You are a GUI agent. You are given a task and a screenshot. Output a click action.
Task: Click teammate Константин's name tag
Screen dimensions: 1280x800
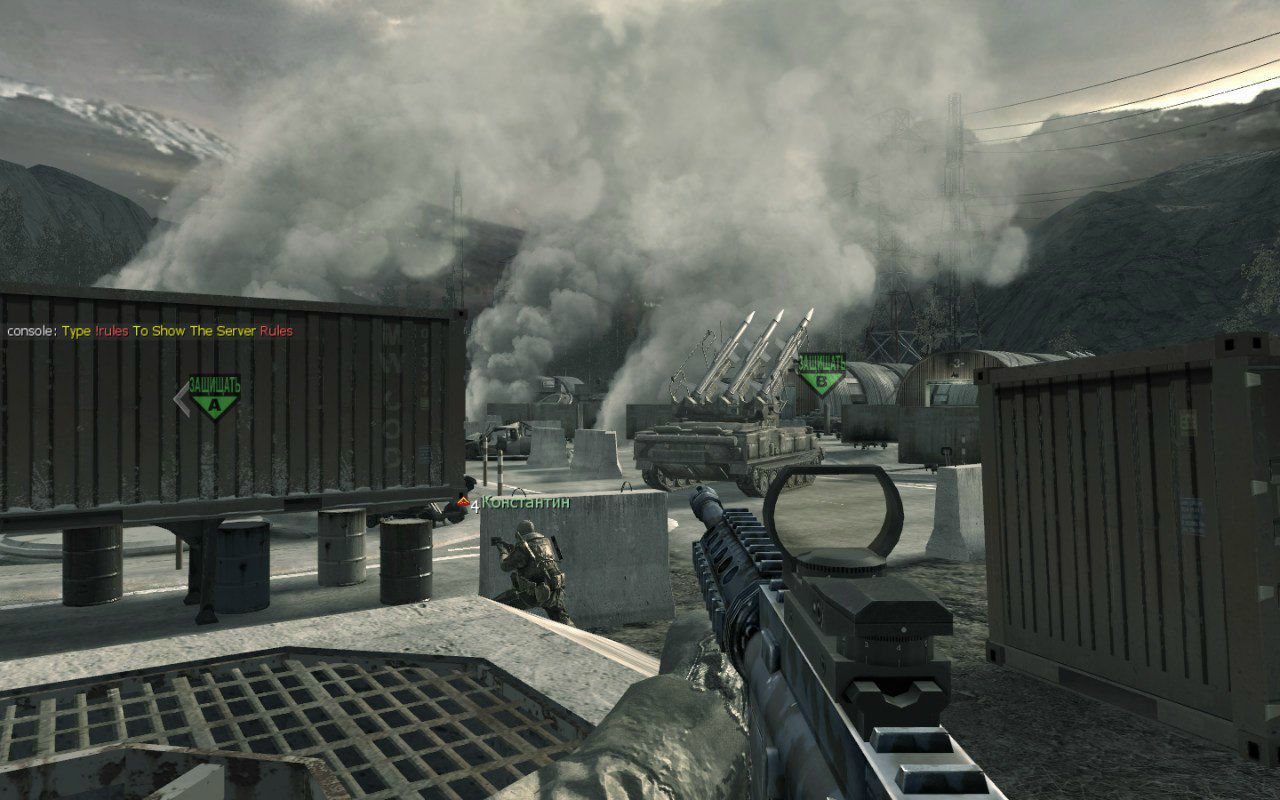(525, 502)
